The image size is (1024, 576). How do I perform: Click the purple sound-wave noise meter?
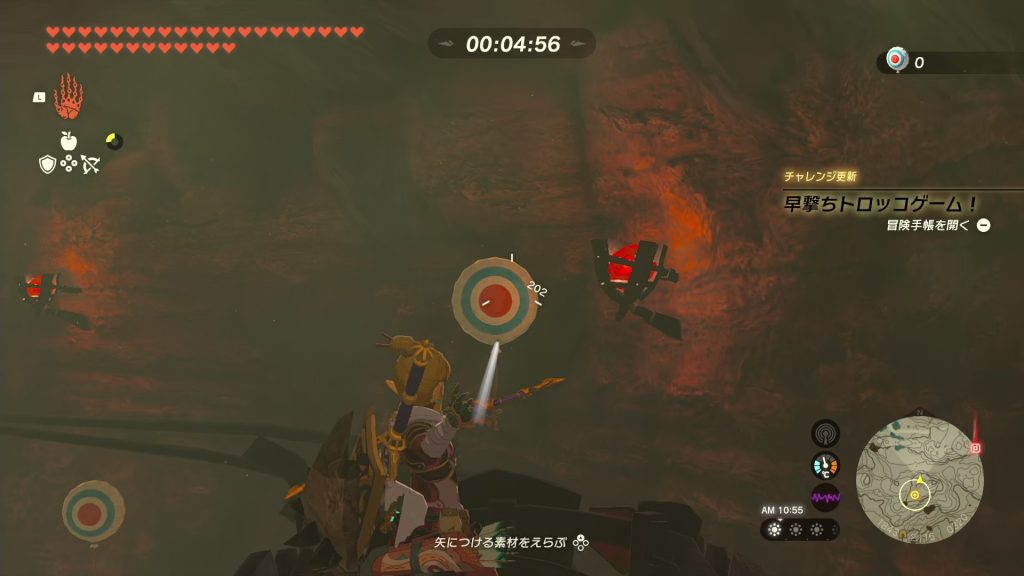click(825, 496)
